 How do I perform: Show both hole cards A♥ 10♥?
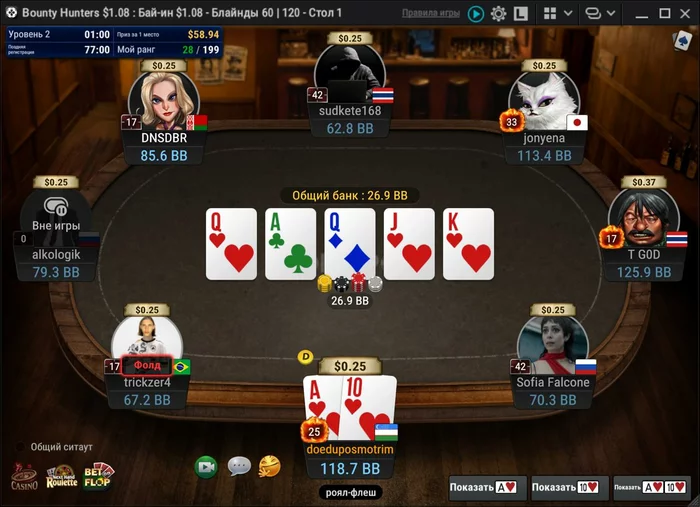(652, 487)
